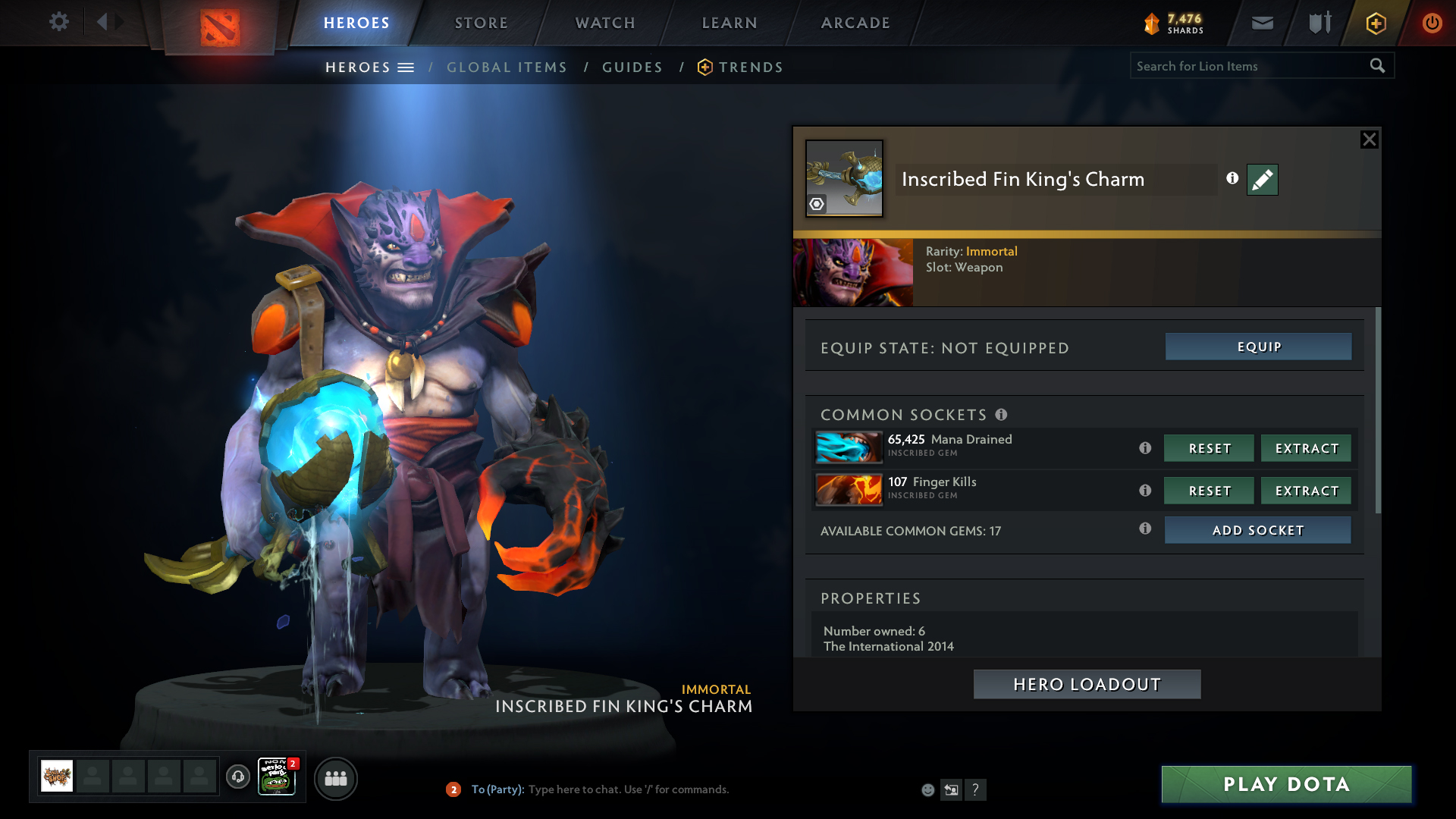Switch to the Store tab
Viewport: 1456px width, 819px height.
coord(481,23)
